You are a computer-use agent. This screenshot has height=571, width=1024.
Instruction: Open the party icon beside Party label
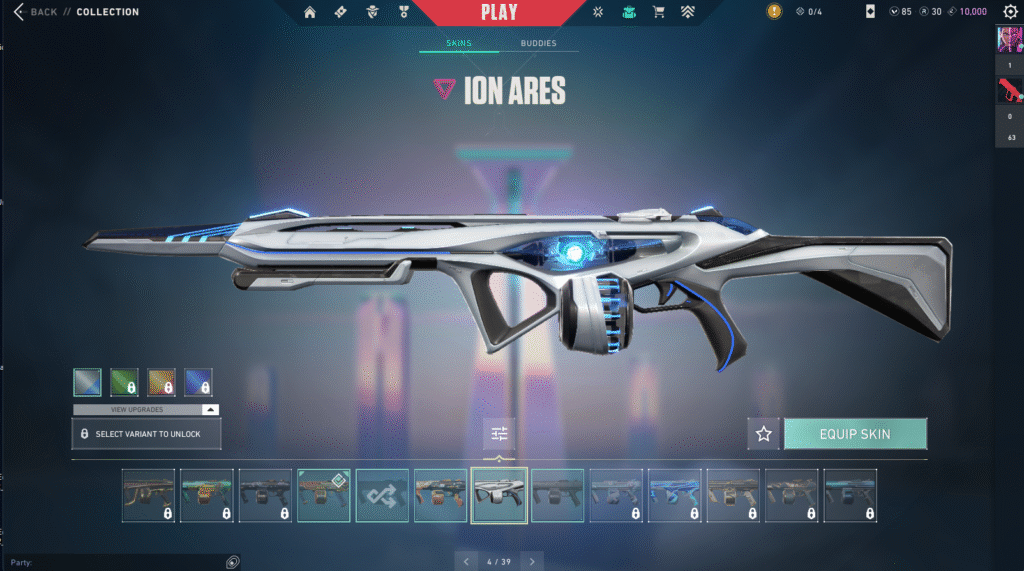click(232, 562)
